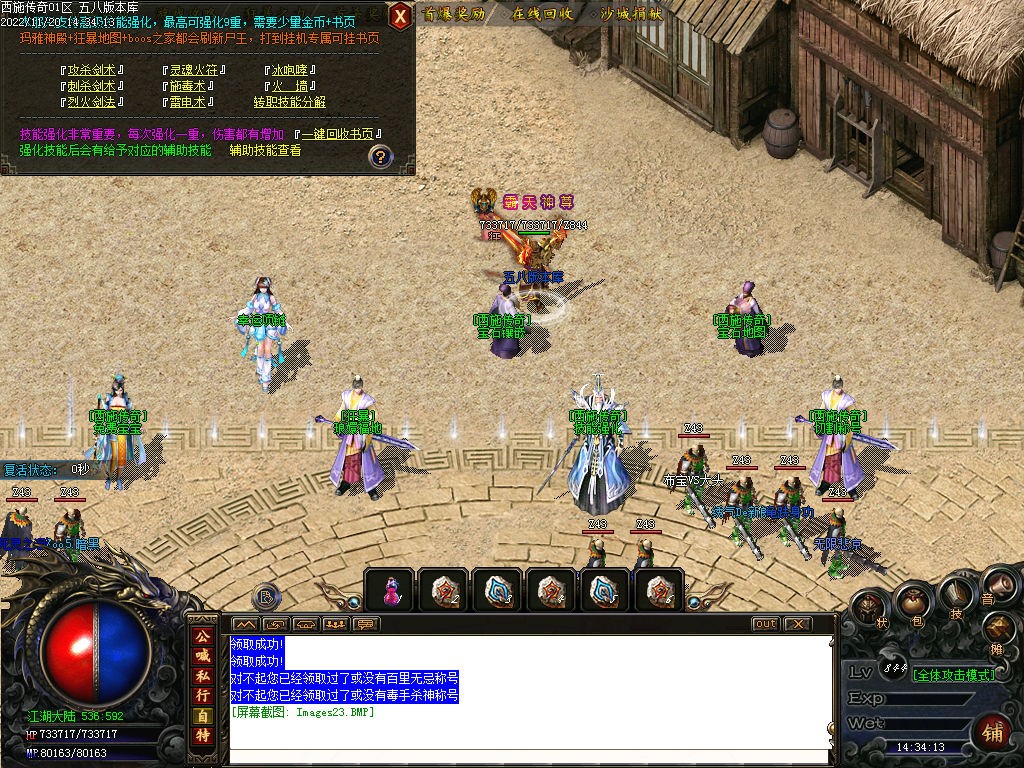Select the 攻杀剑术 skill link
The image size is (1024, 768).
click(x=91, y=71)
